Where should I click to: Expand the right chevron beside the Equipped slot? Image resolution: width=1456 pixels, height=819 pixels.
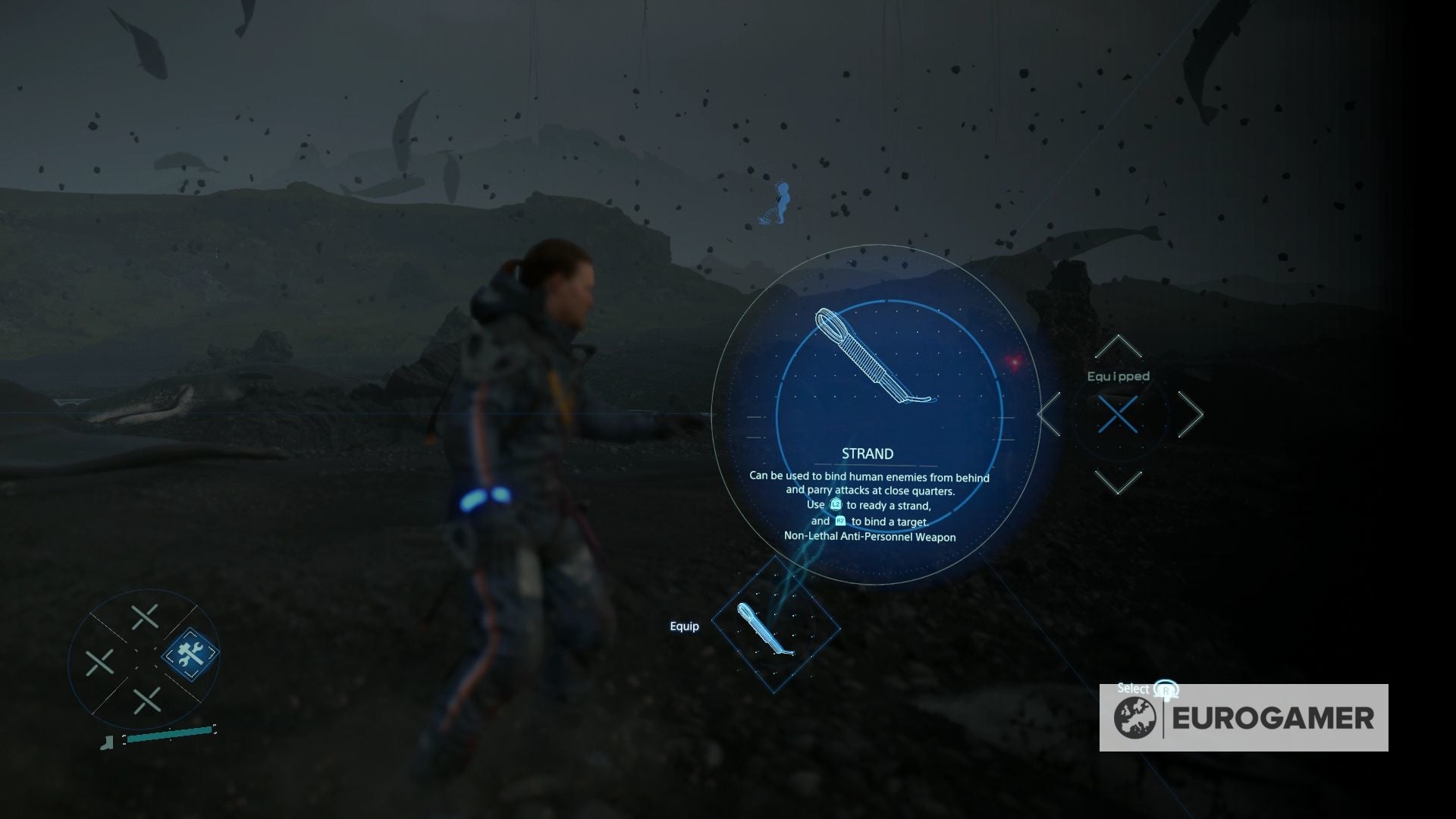pyautogui.click(x=1192, y=416)
